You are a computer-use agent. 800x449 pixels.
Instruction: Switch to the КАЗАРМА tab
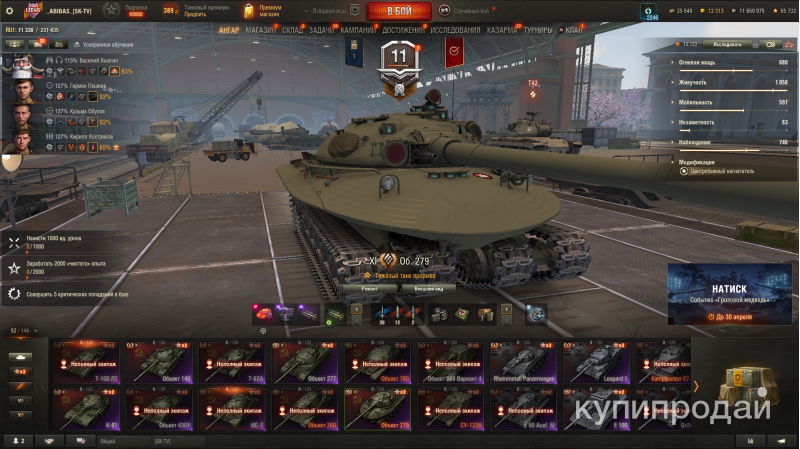point(501,30)
